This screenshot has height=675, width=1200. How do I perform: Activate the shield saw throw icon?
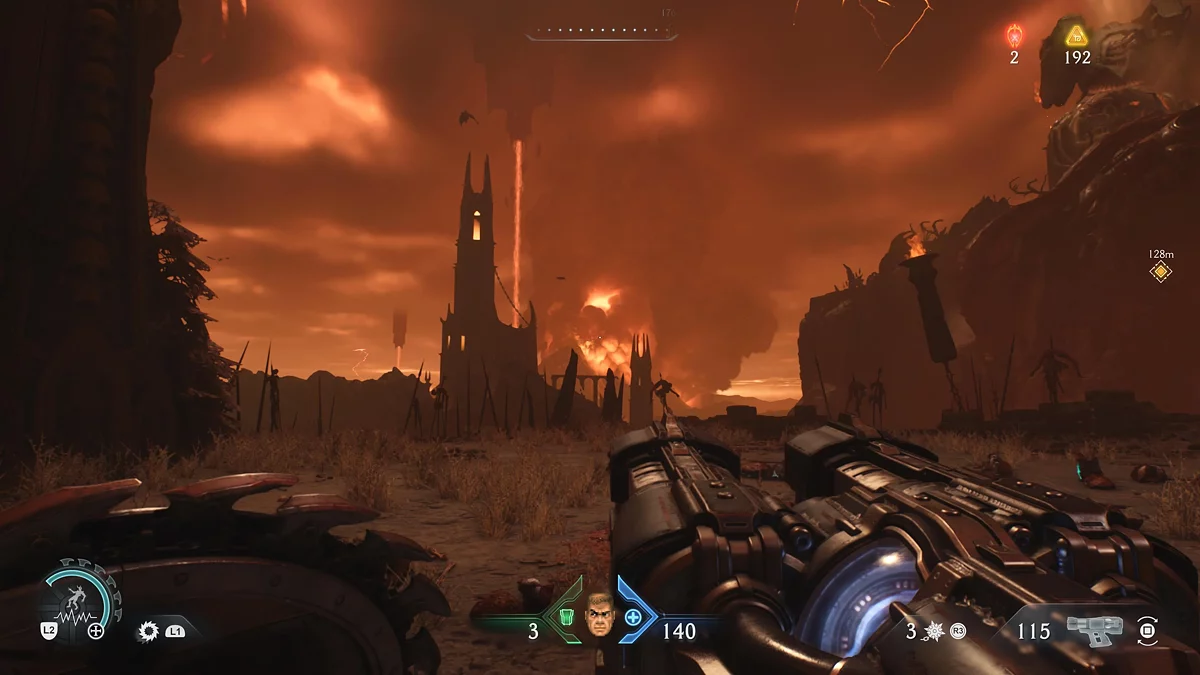150,631
